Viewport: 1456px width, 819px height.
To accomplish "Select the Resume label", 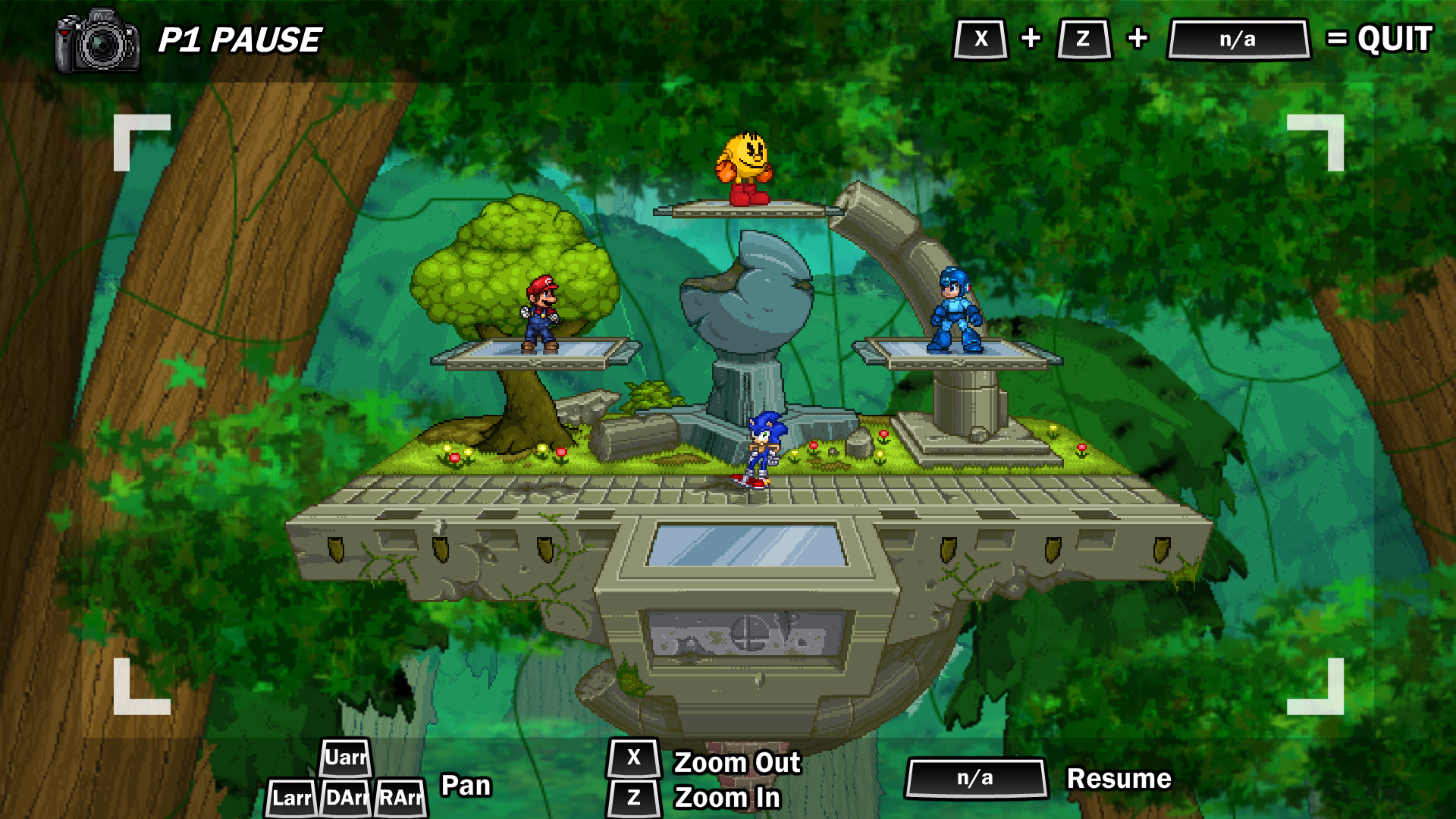I will (1119, 779).
